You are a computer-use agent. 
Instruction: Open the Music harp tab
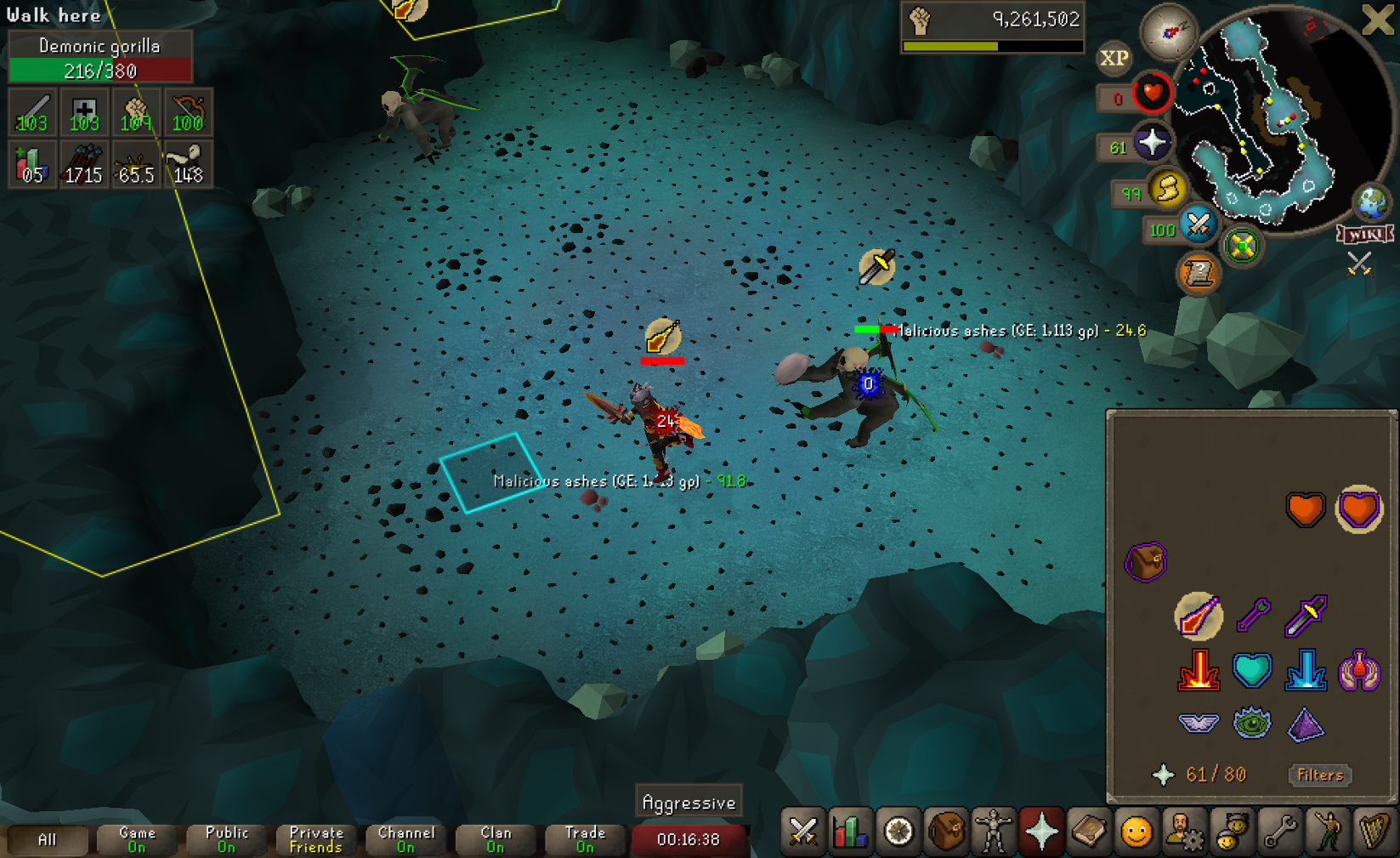coord(1373,832)
